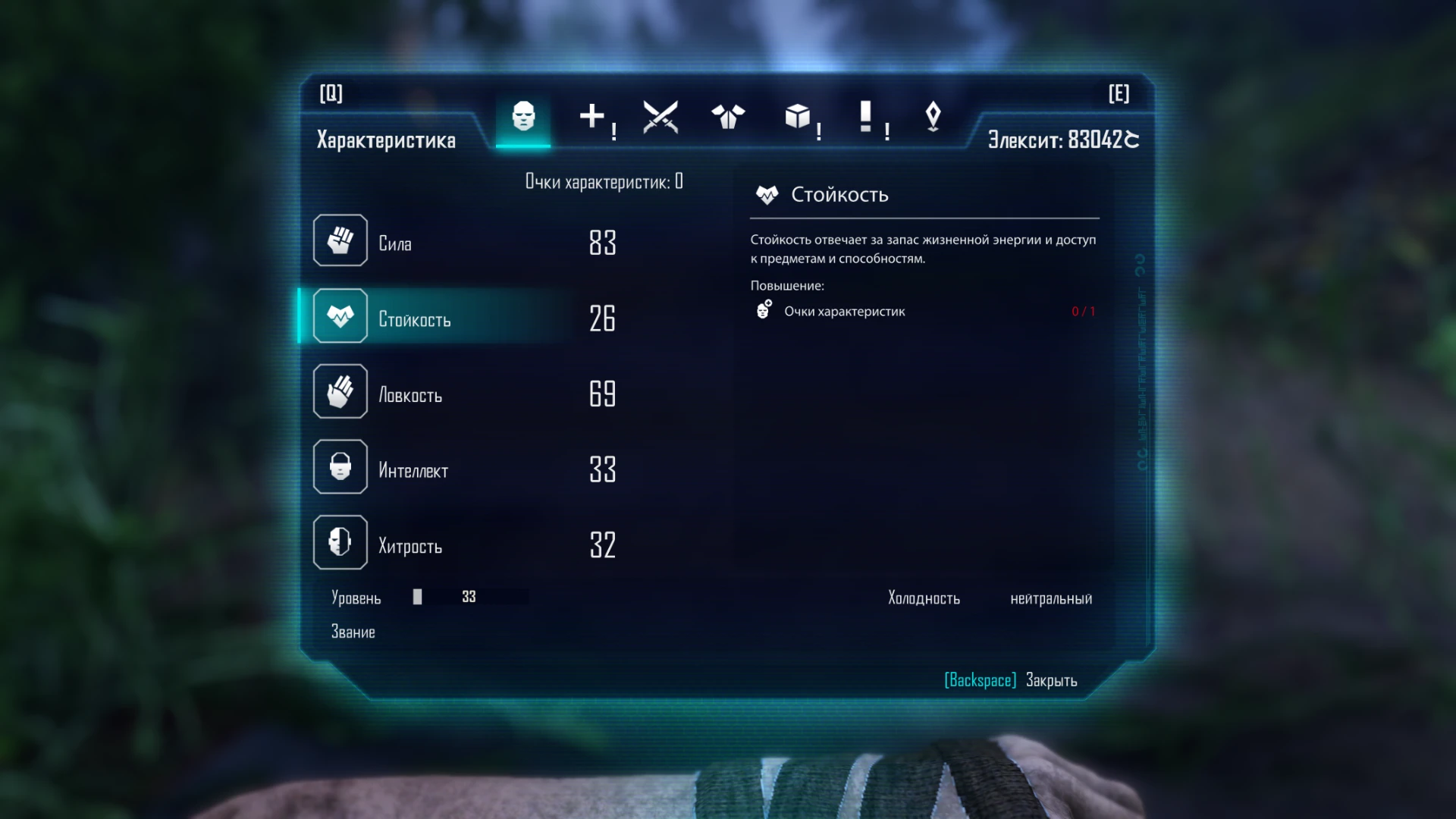1456x819 pixels.
Task: Click the hand icon beside Ловкость
Action: click(340, 391)
